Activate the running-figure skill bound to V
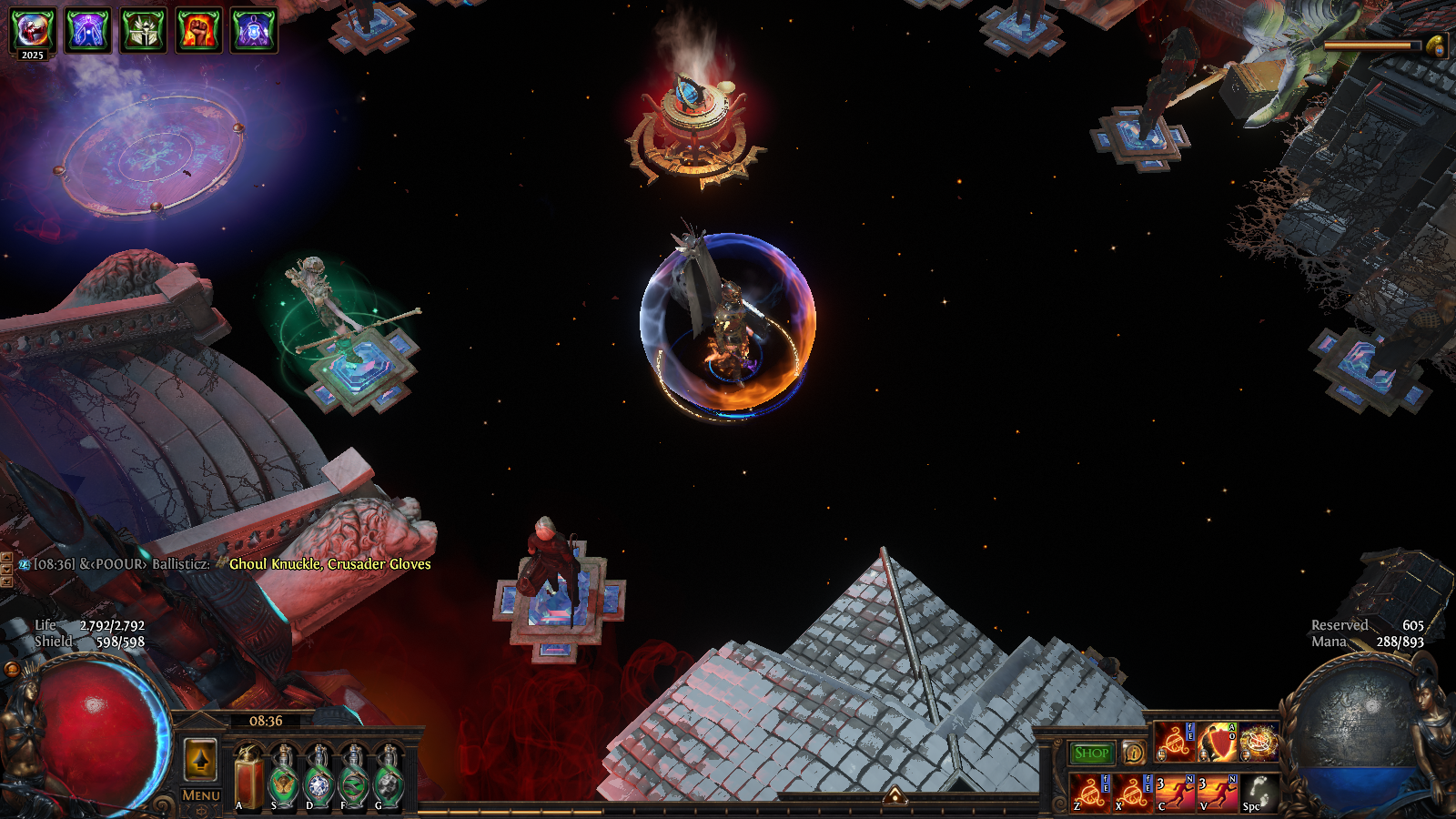Image resolution: width=1456 pixels, height=819 pixels. tap(1217, 793)
